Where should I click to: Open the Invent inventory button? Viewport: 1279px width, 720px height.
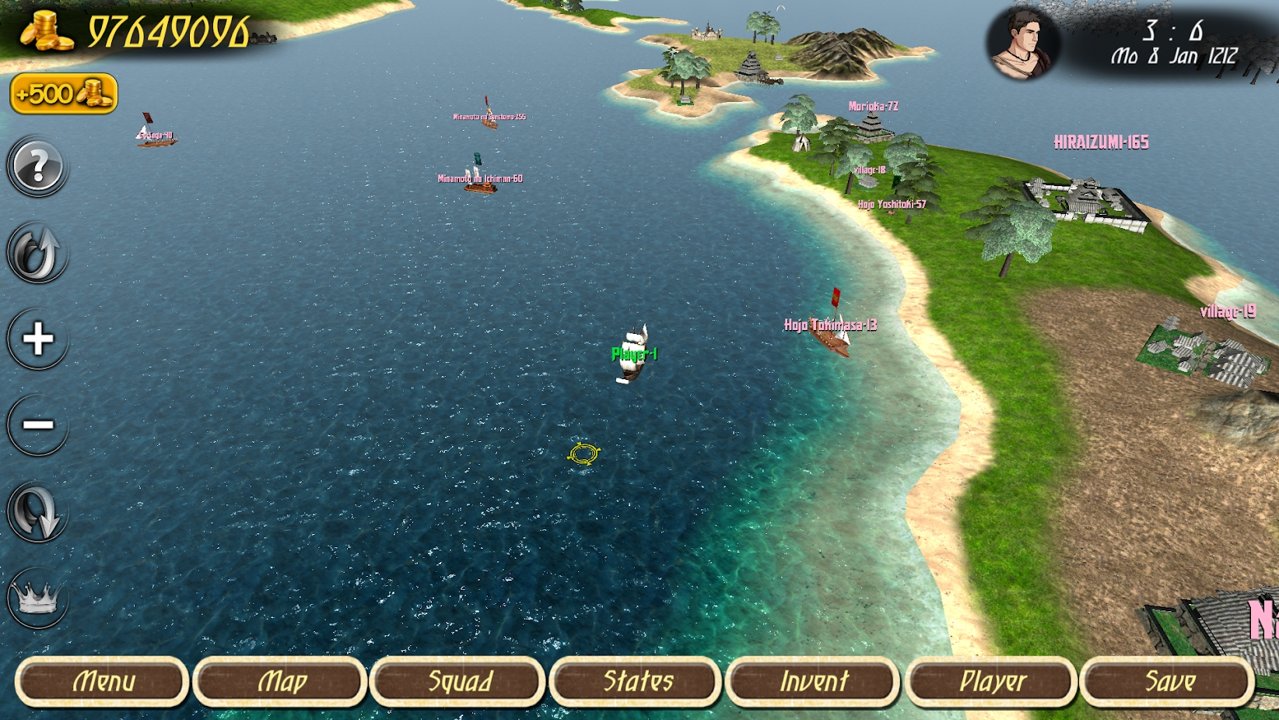point(814,682)
